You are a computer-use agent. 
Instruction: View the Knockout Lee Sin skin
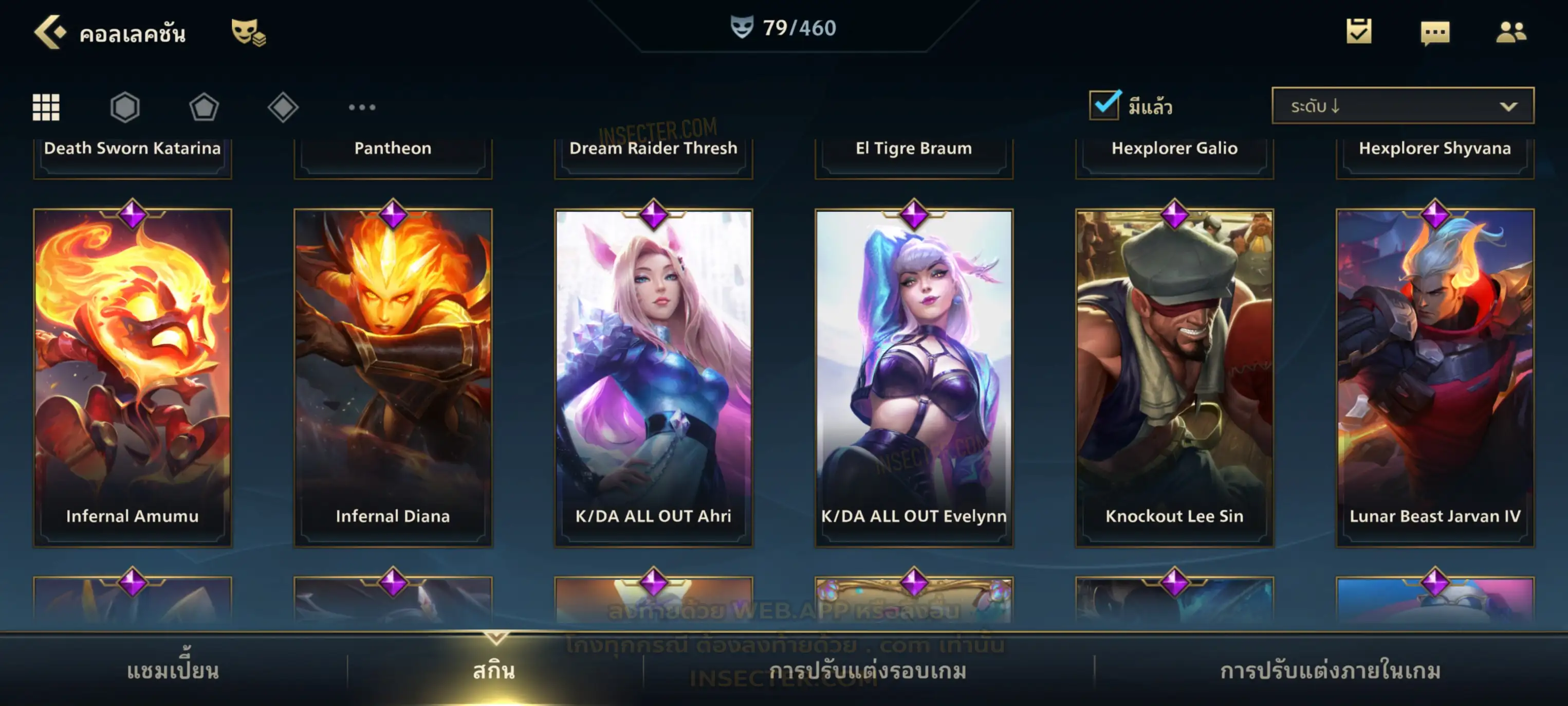1175,377
